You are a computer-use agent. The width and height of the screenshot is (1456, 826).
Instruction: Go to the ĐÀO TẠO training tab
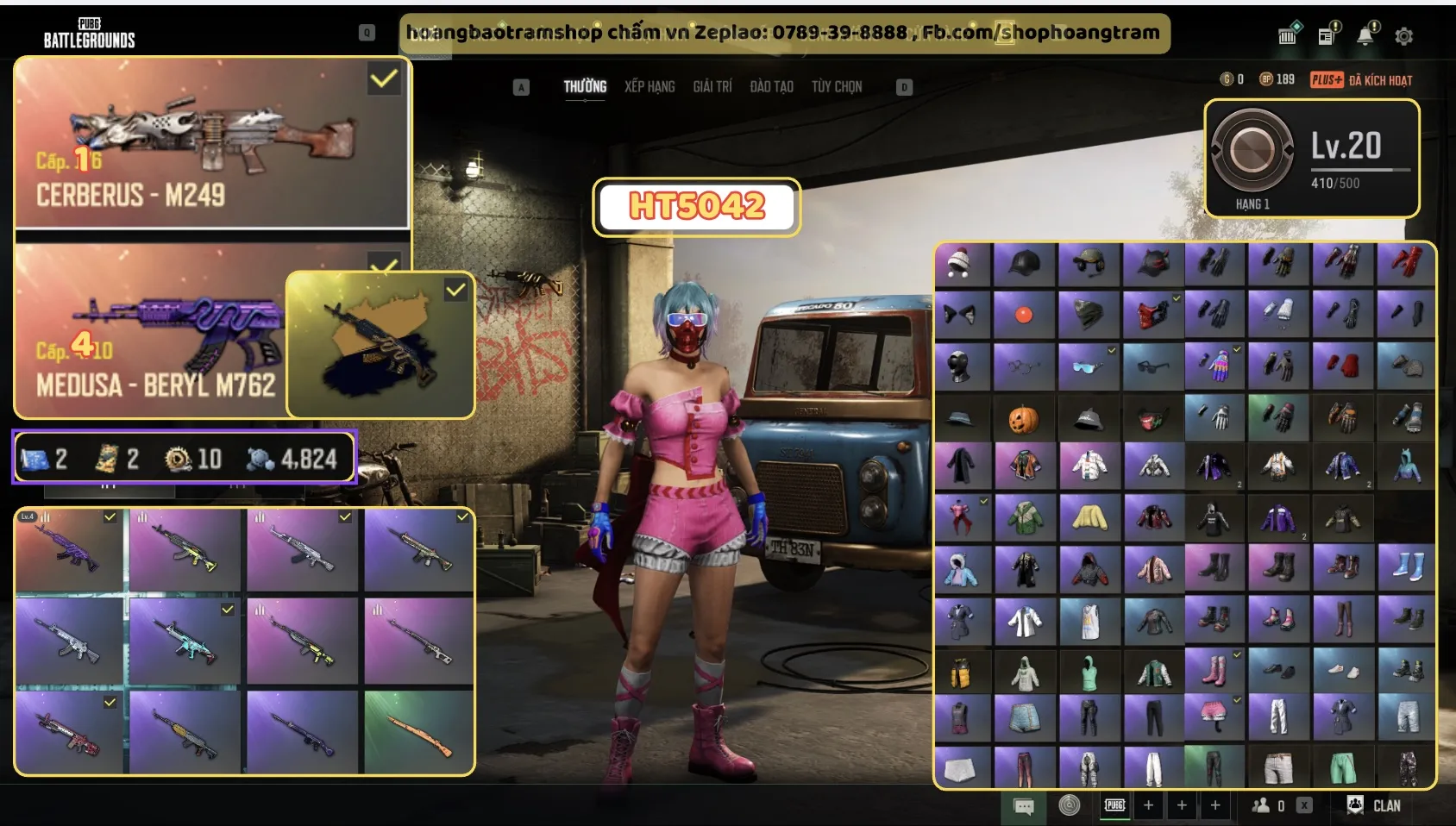click(x=771, y=87)
